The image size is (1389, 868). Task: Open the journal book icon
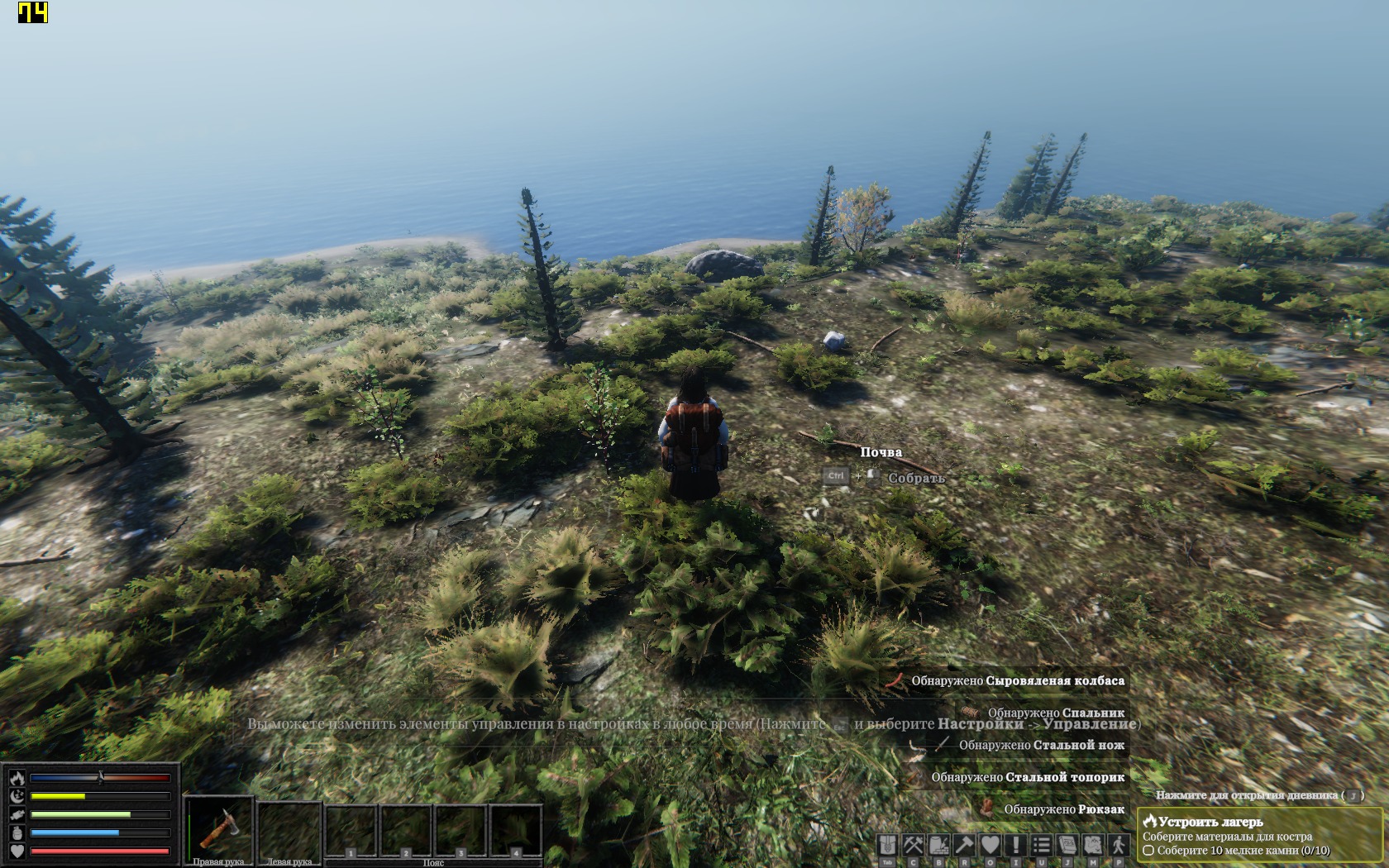click(x=1067, y=845)
